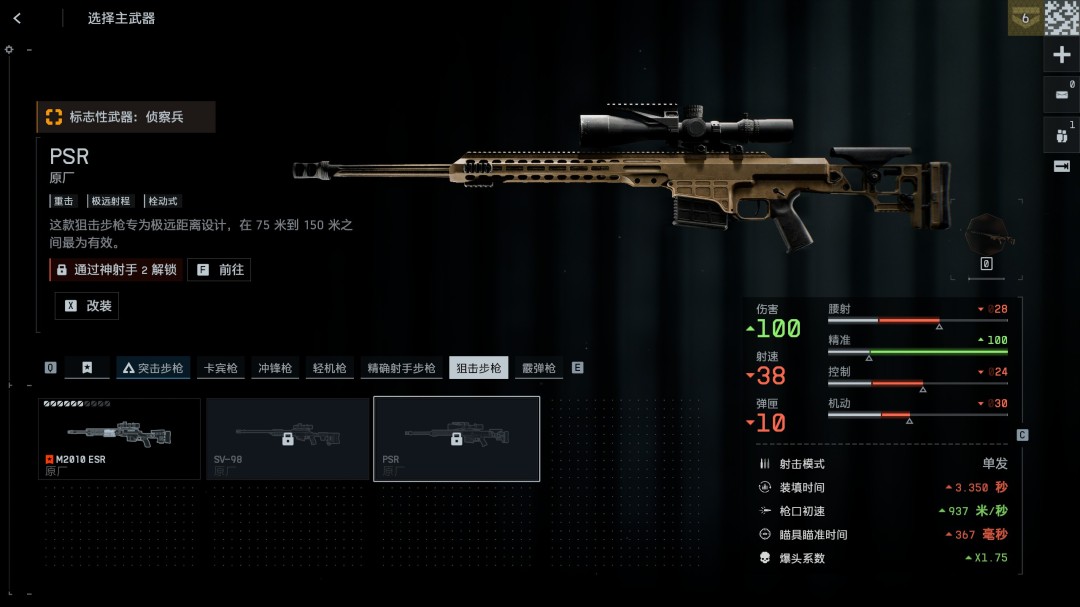Select the M2010 ESR weapon tile

tap(119, 439)
